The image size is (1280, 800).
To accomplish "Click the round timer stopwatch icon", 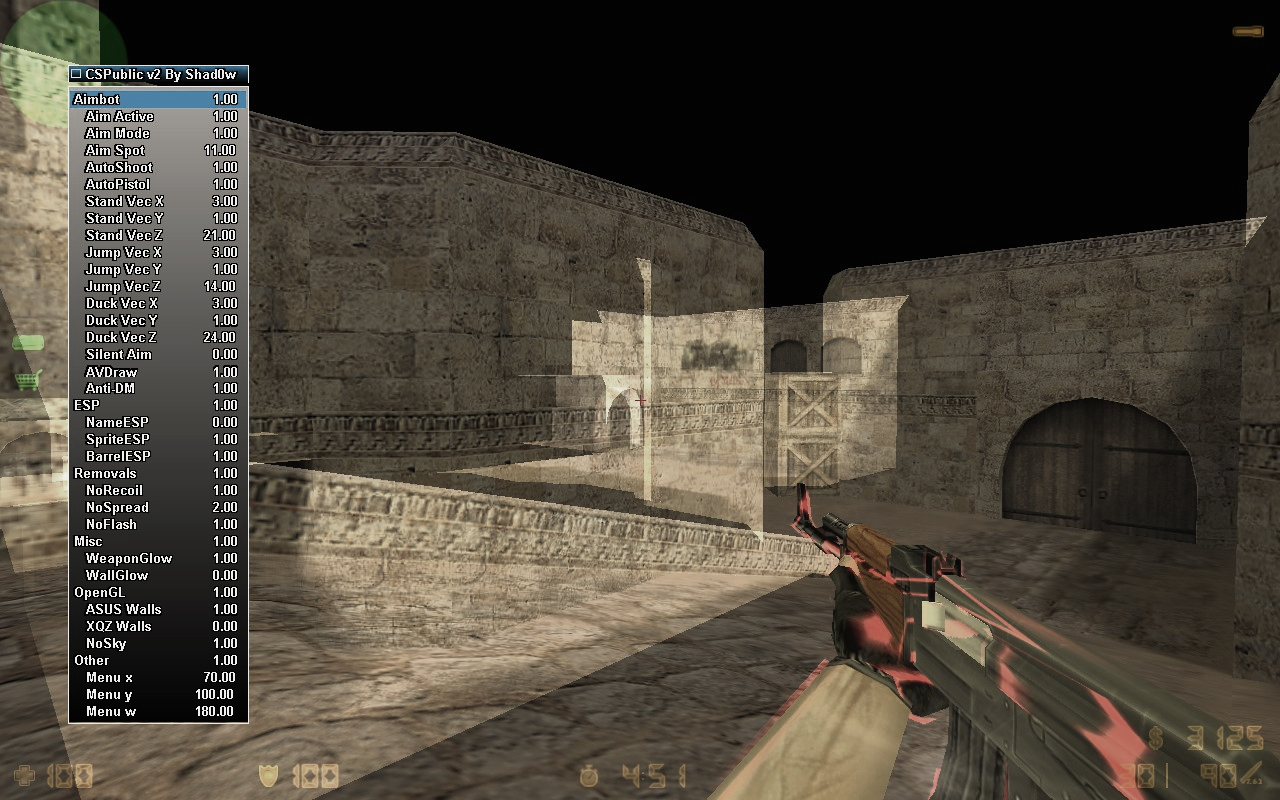I will pyautogui.click(x=588, y=775).
